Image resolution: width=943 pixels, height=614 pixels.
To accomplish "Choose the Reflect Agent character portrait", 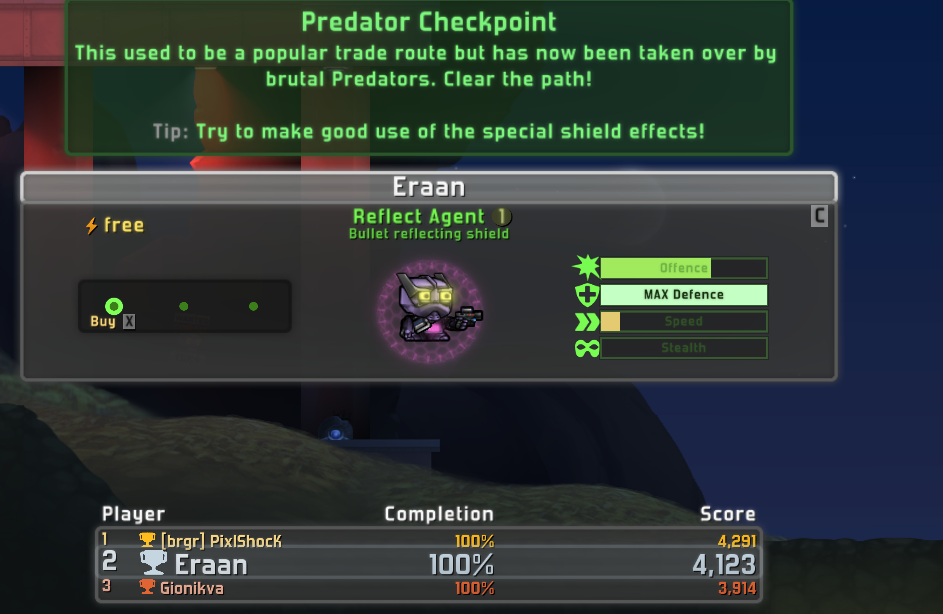I will click(430, 309).
